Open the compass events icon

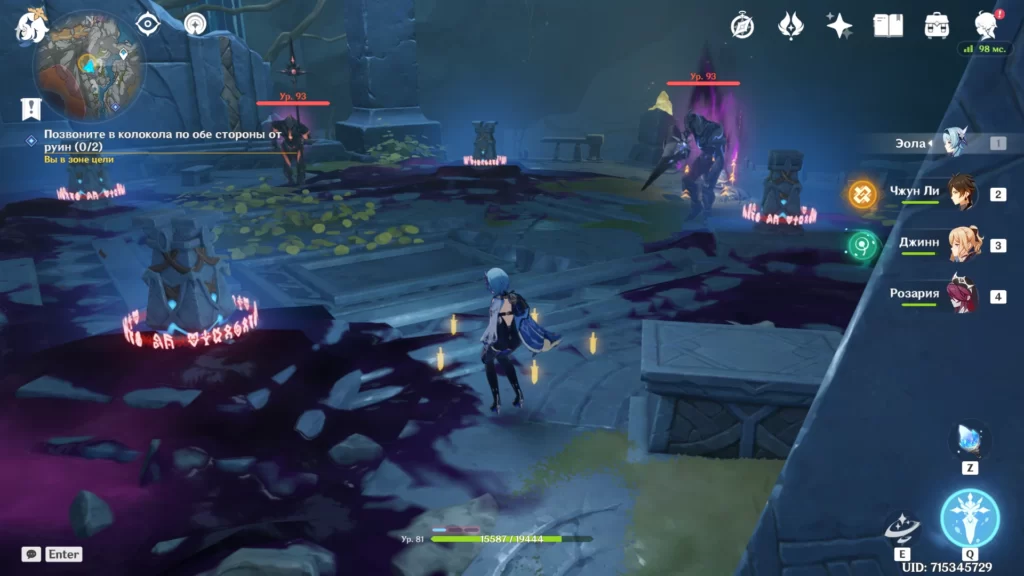[742, 26]
